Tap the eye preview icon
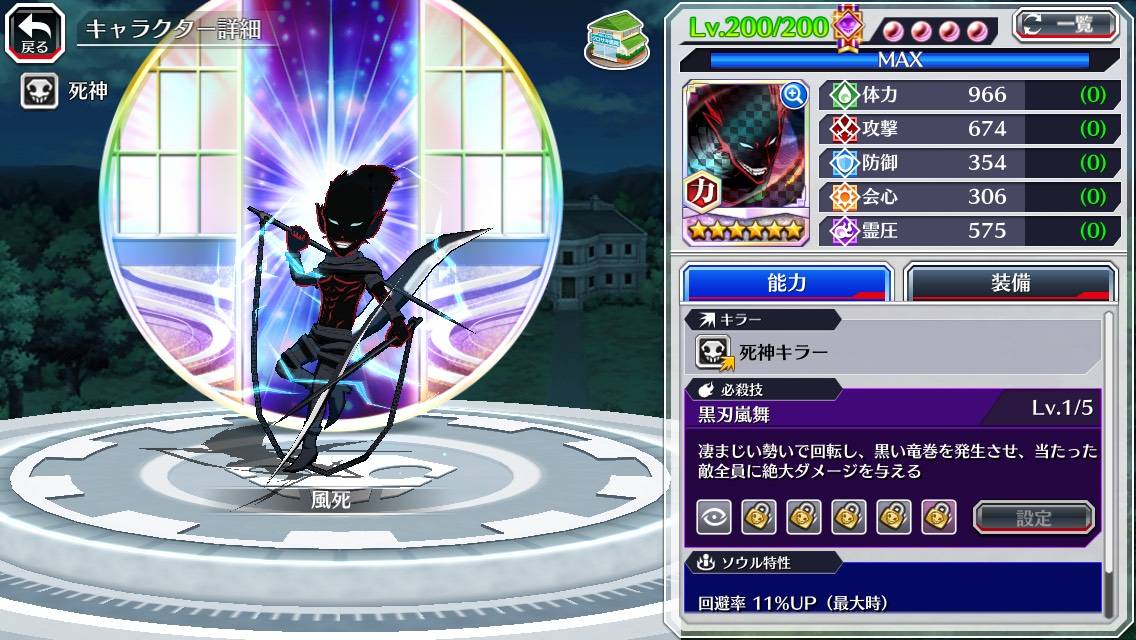1136x640 pixels. 714,517
